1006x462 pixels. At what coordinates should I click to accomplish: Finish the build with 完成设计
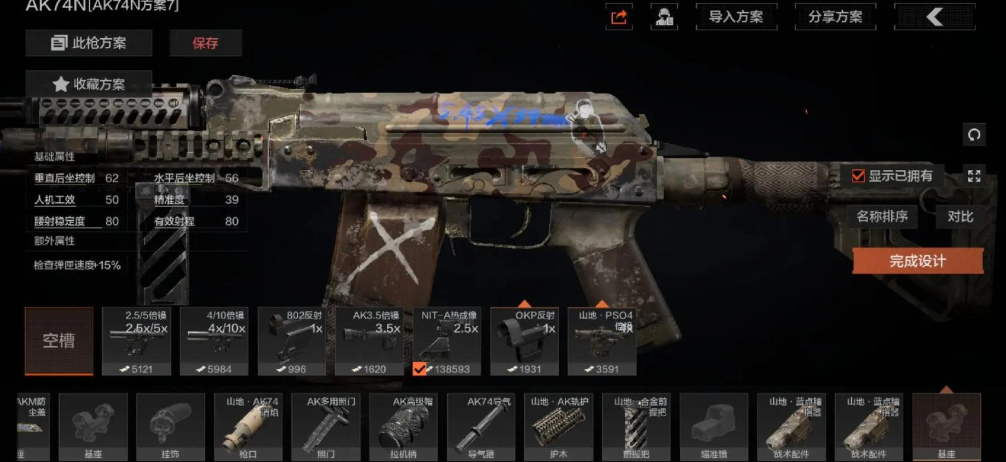pyautogui.click(x=917, y=261)
